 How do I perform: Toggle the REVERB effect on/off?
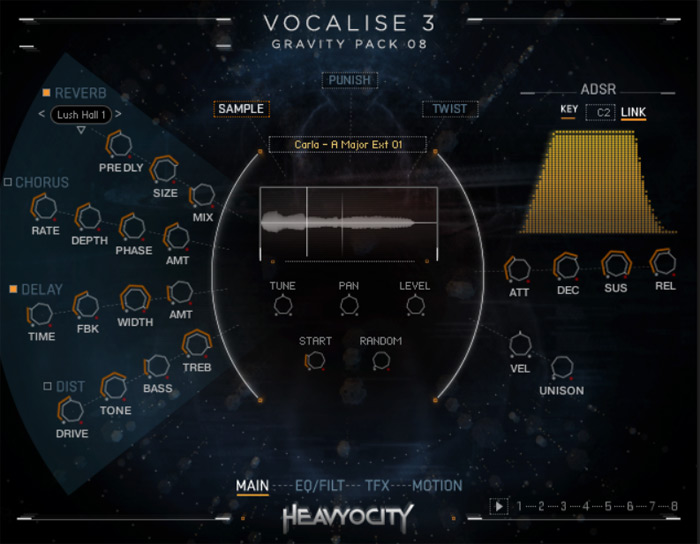[46, 94]
